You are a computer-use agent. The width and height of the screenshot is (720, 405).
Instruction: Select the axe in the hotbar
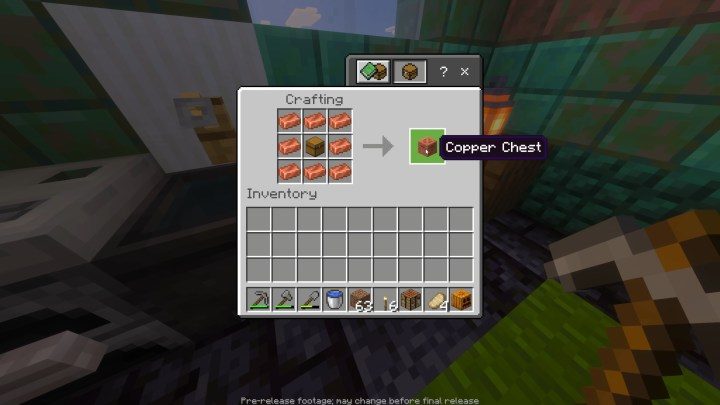pos(283,298)
